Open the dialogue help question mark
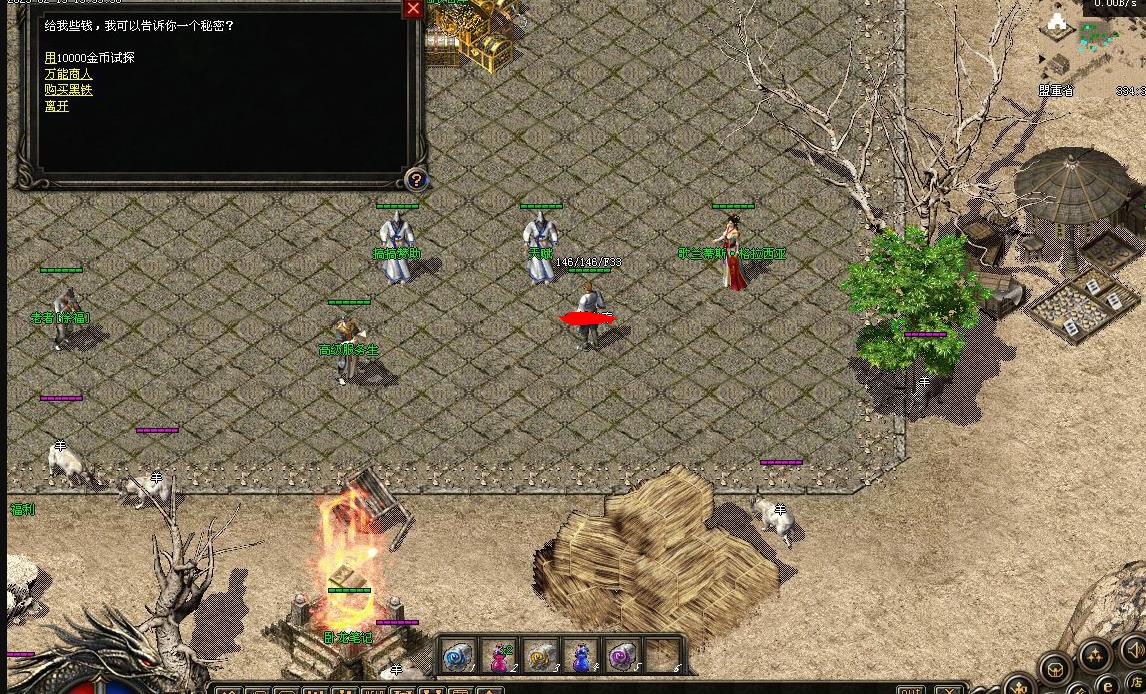Viewport: 1146px width, 694px height. click(x=416, y=180)
